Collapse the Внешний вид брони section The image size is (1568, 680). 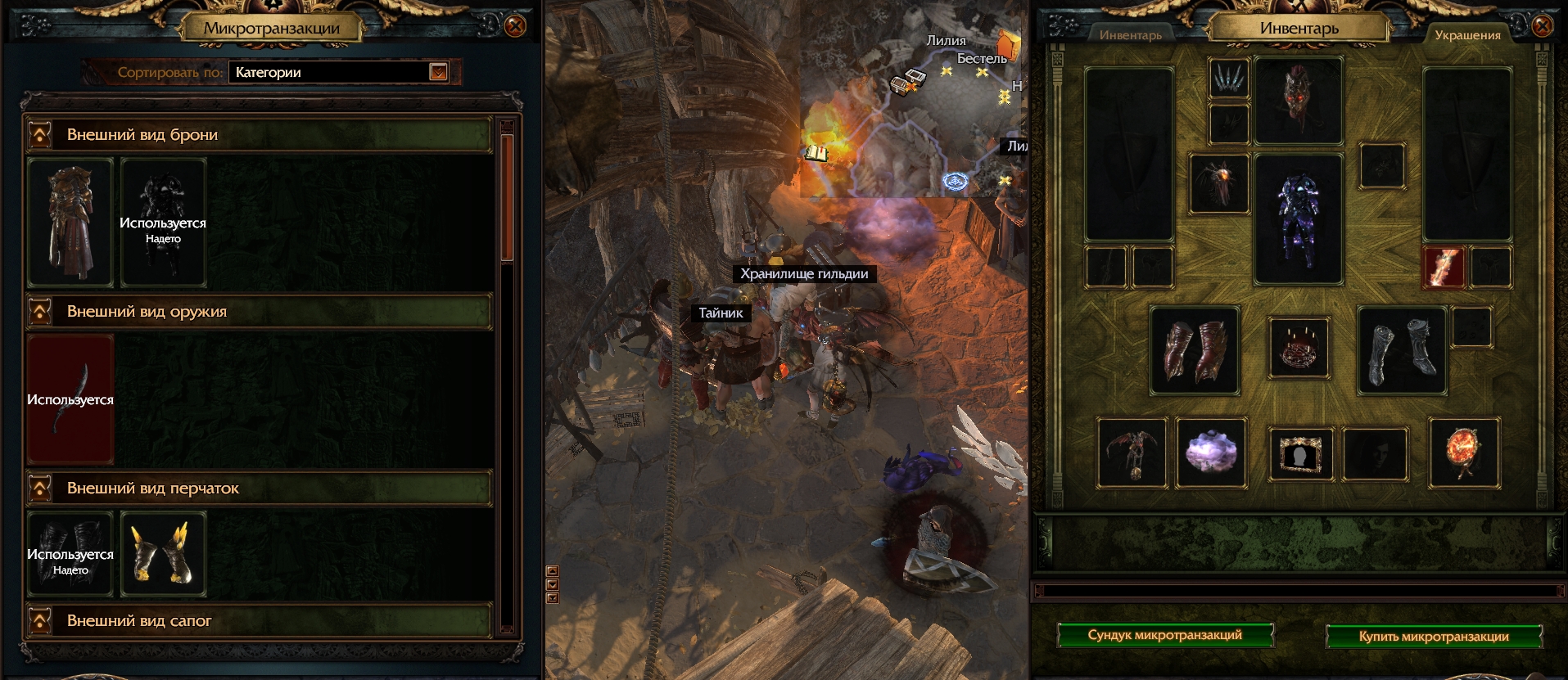click(38, 133)
